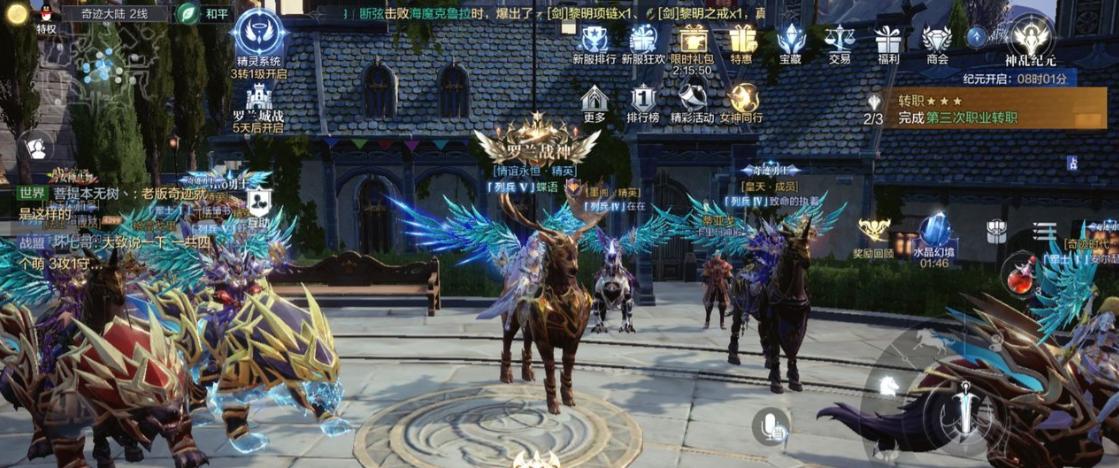Open the 精彩活动 events horn icon
Screen dimensions: 1119x468
[x=692, y=100]
